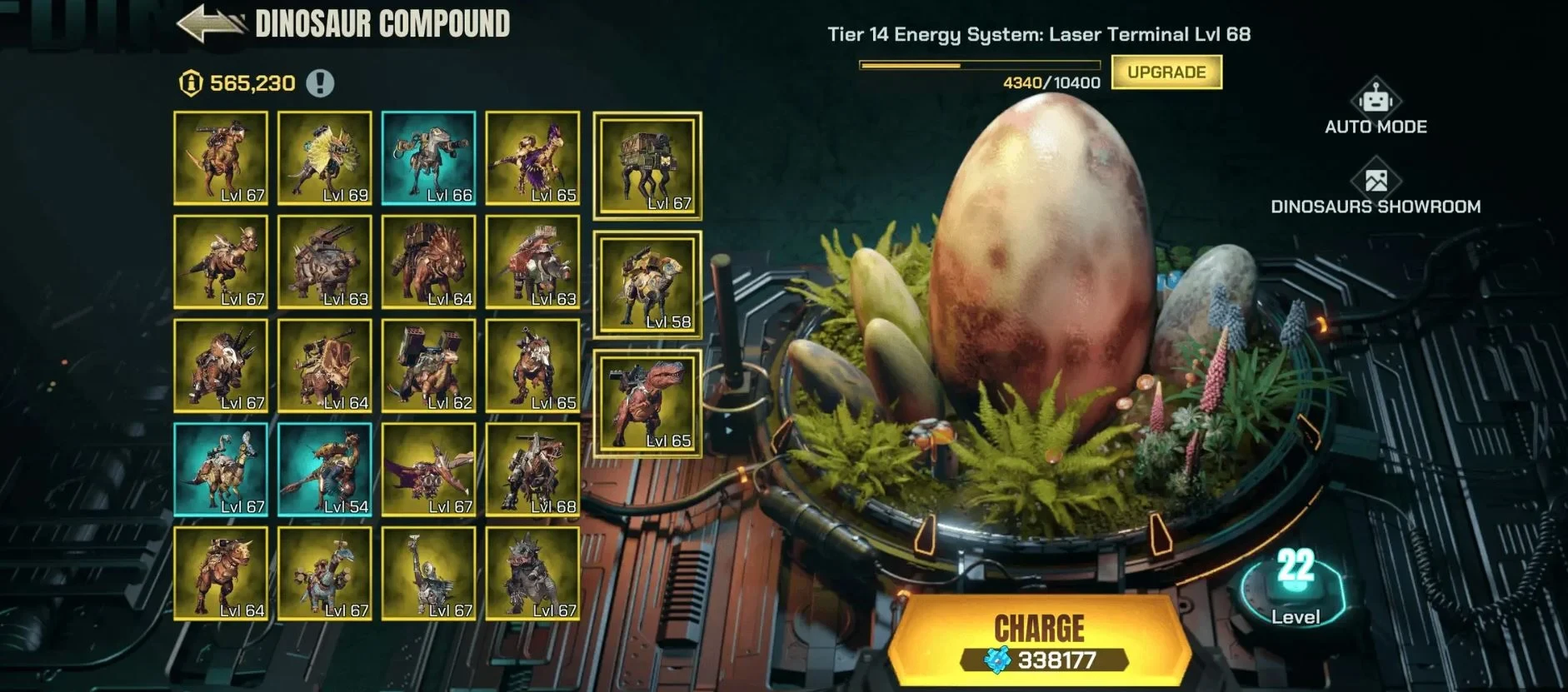Image resolution: width=1568 pixels, height=692 pixels.
Task: Upgrade the Tier 14 Energy System
Action: coord(1166,72)
